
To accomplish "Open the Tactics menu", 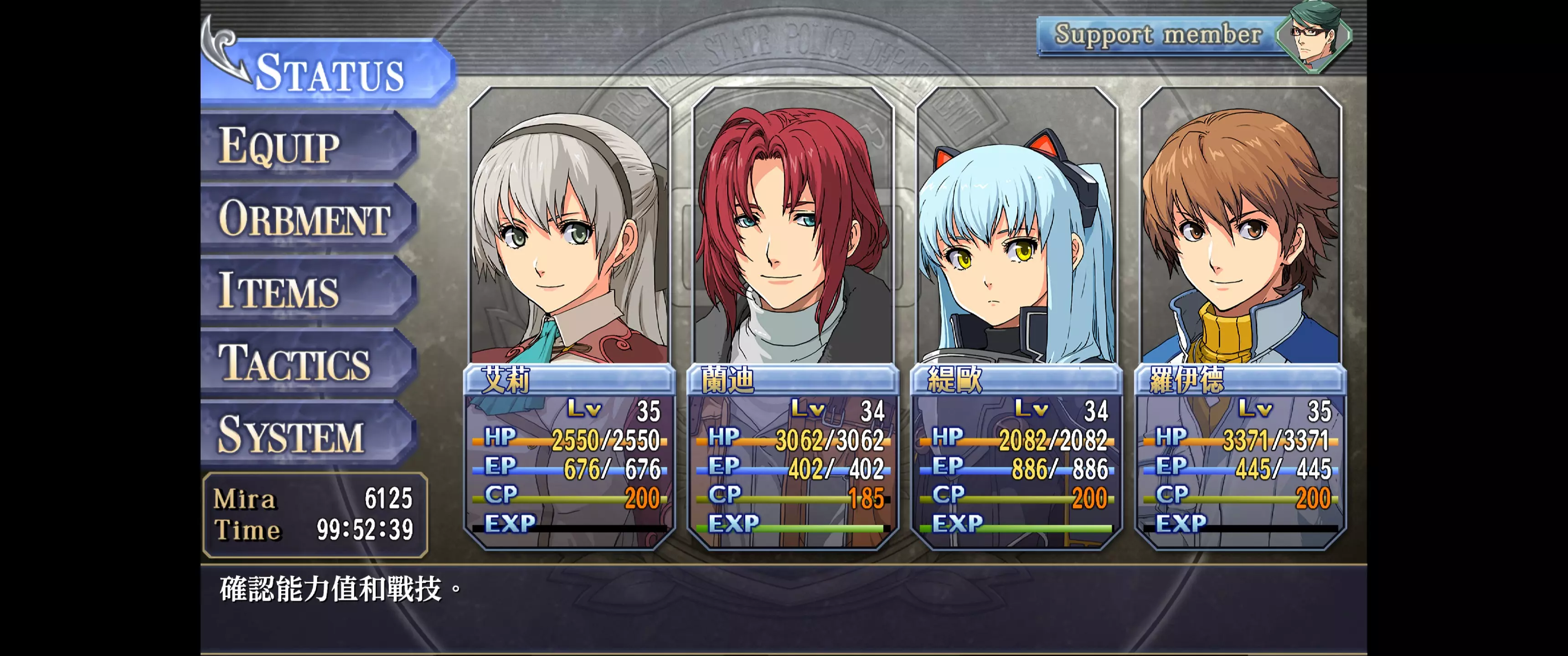I will (307, 363).
